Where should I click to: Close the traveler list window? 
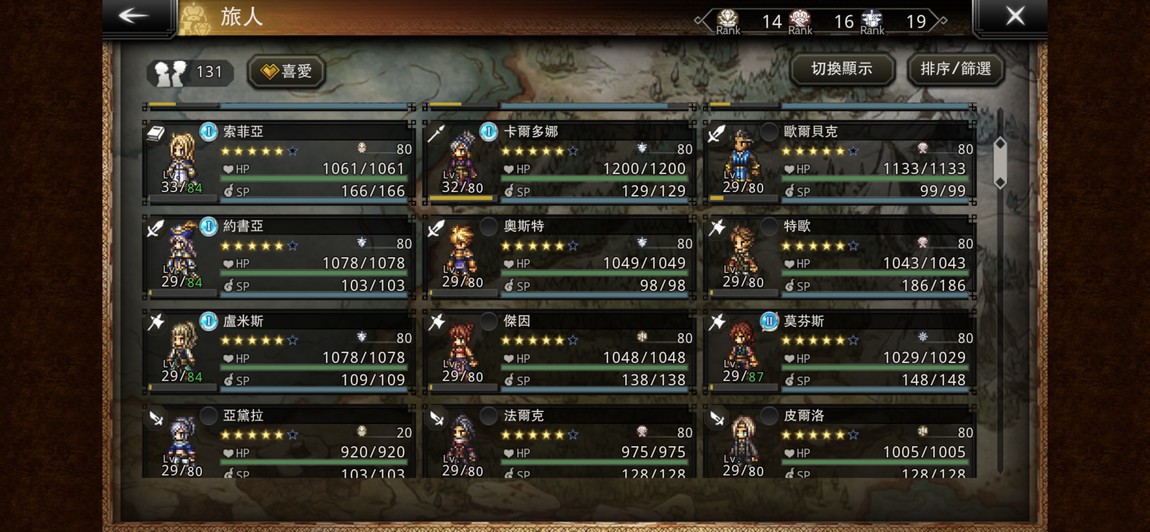click(1014, 17)
